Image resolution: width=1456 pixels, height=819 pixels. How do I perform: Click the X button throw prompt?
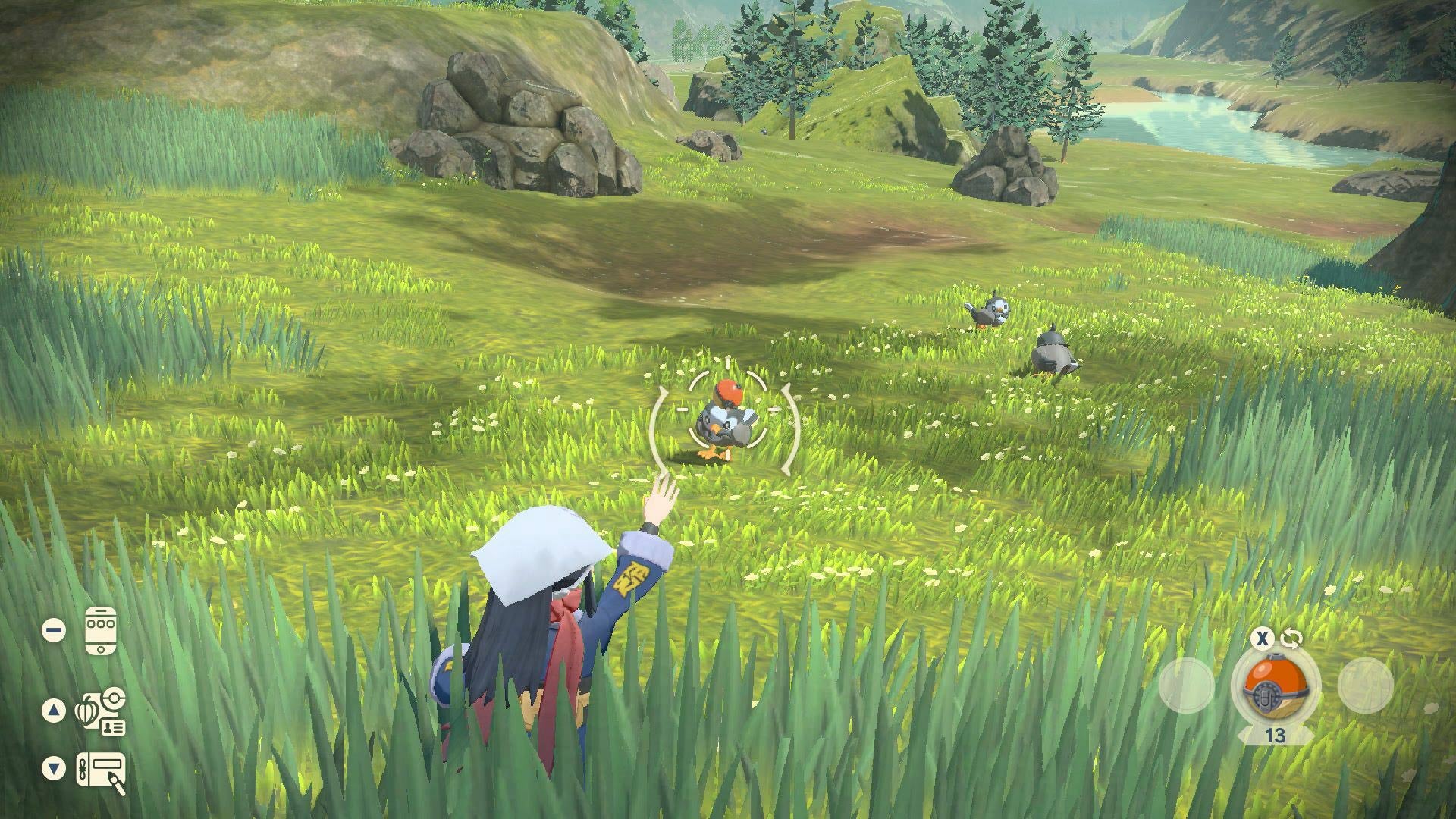[1262, 639]
